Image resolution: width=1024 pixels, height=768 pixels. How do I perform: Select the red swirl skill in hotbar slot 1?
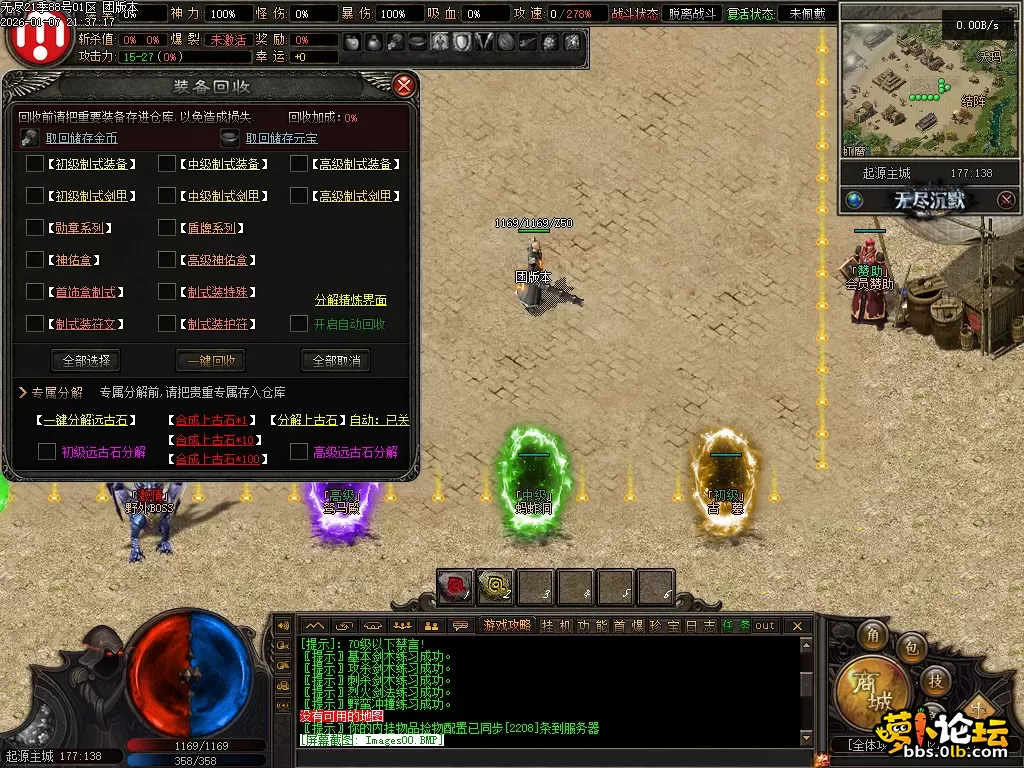pos(455,587)
